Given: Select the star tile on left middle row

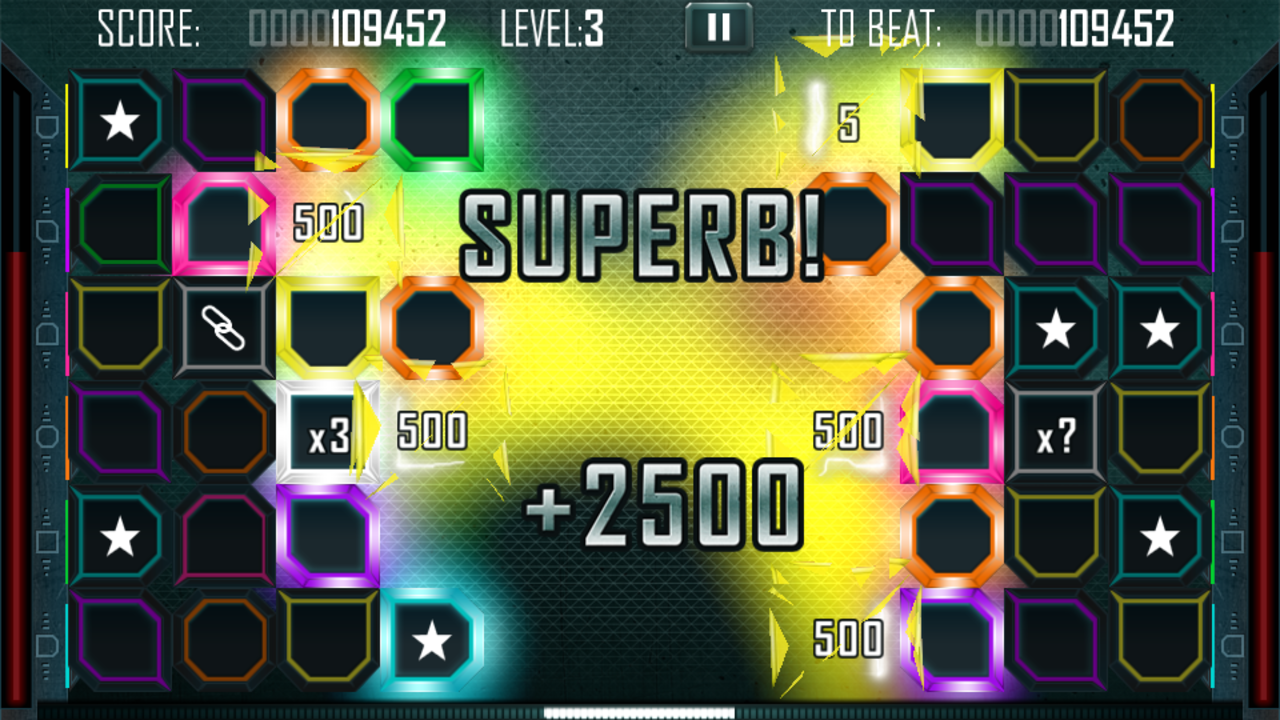Looking at the screenshot, I should click(x=120, y=536).
